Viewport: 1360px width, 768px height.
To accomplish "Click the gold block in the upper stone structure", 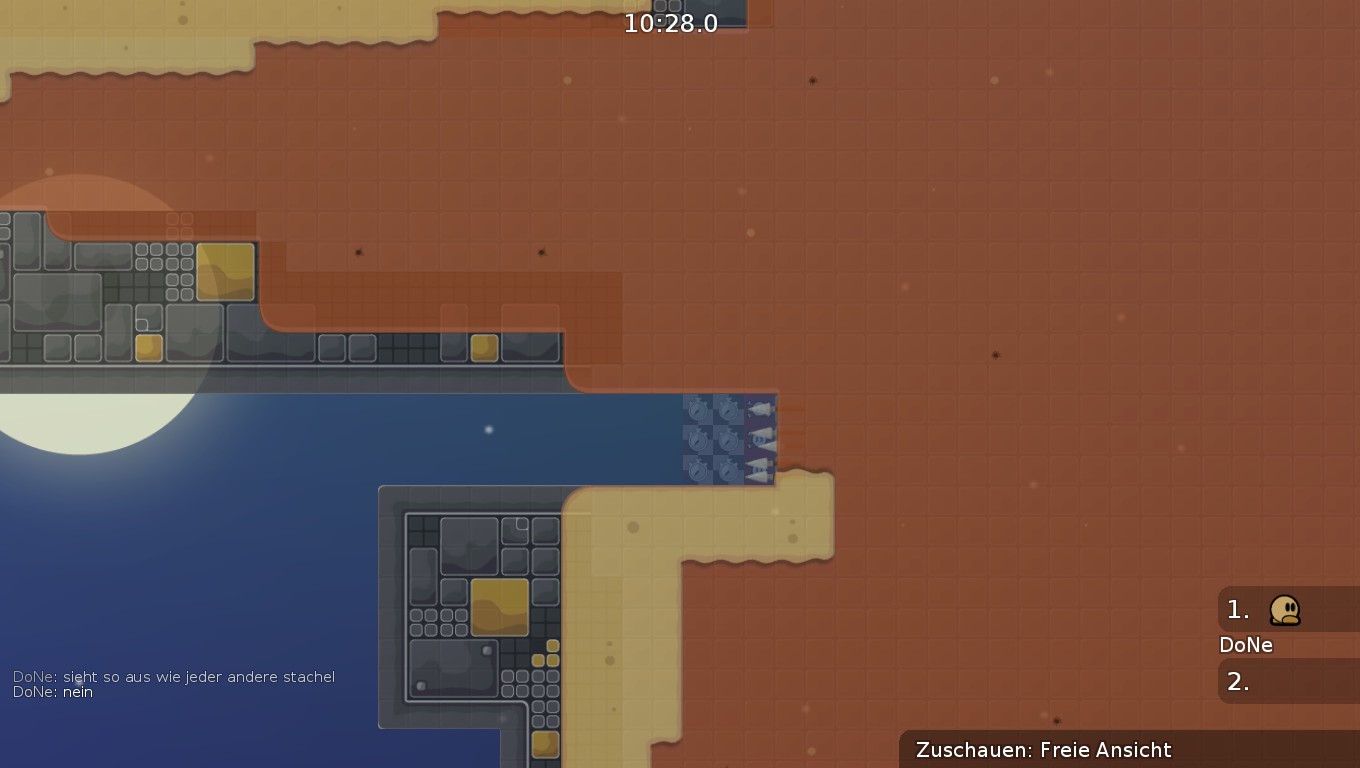I will [x=228, y=274].
